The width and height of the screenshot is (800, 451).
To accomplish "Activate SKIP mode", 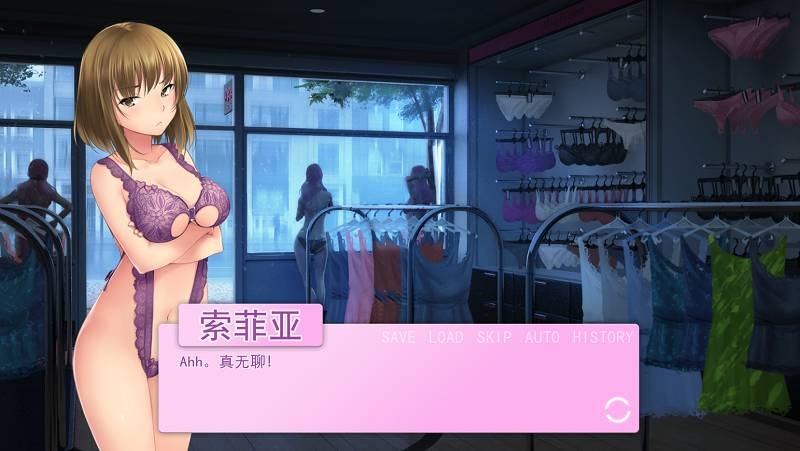I will pos(494,337).
